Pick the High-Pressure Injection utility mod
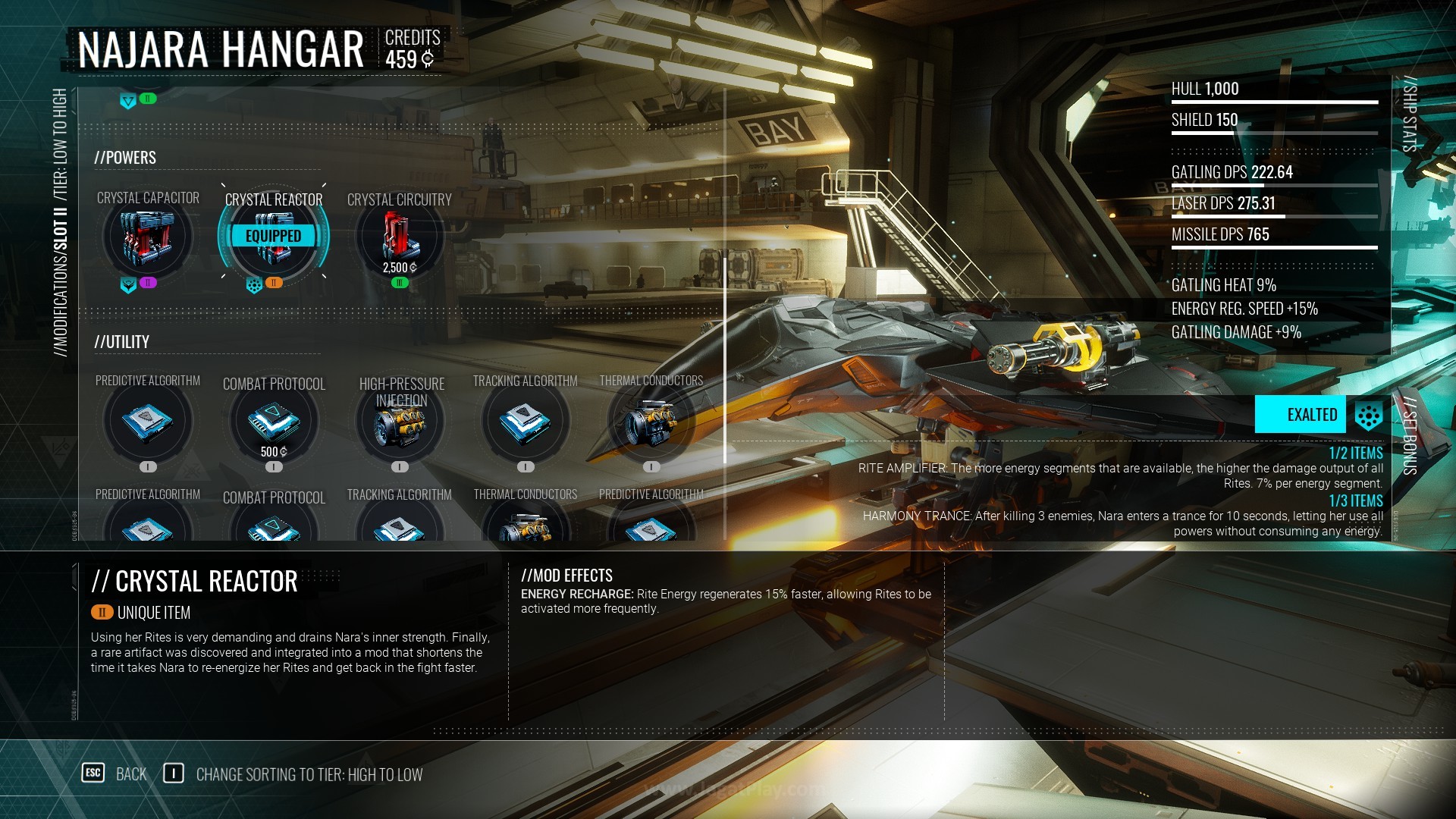1456x819 pixels. (x=400, y=423)
